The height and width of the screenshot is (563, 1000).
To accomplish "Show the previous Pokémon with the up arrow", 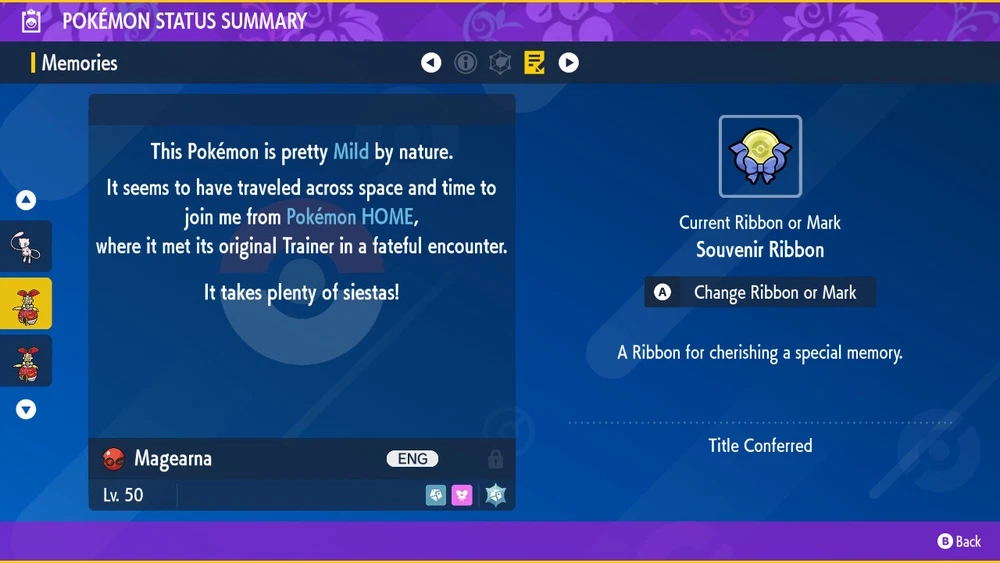I will coord(26,201).
